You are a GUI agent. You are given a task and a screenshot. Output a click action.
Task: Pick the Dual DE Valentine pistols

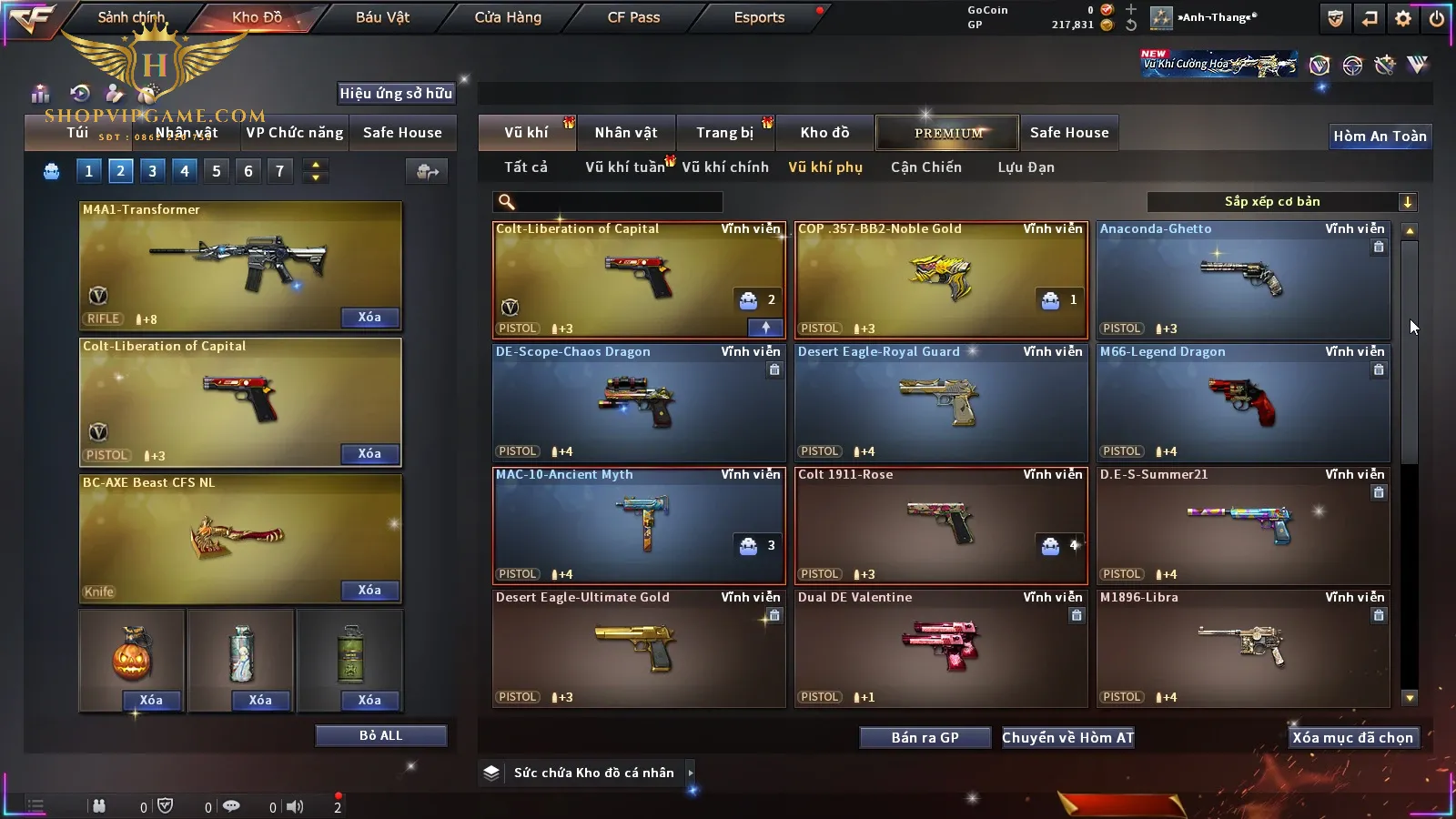(941, 648)
